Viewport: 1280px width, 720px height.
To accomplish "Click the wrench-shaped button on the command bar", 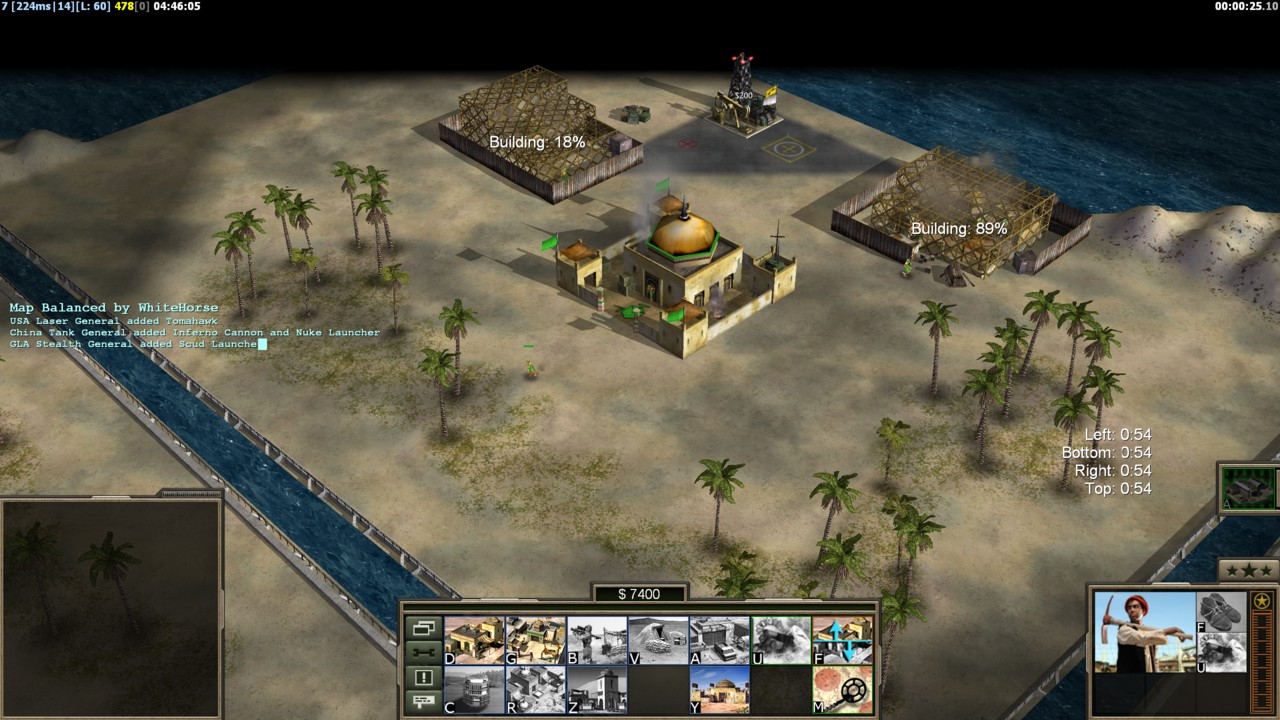I will pos(423,653).
